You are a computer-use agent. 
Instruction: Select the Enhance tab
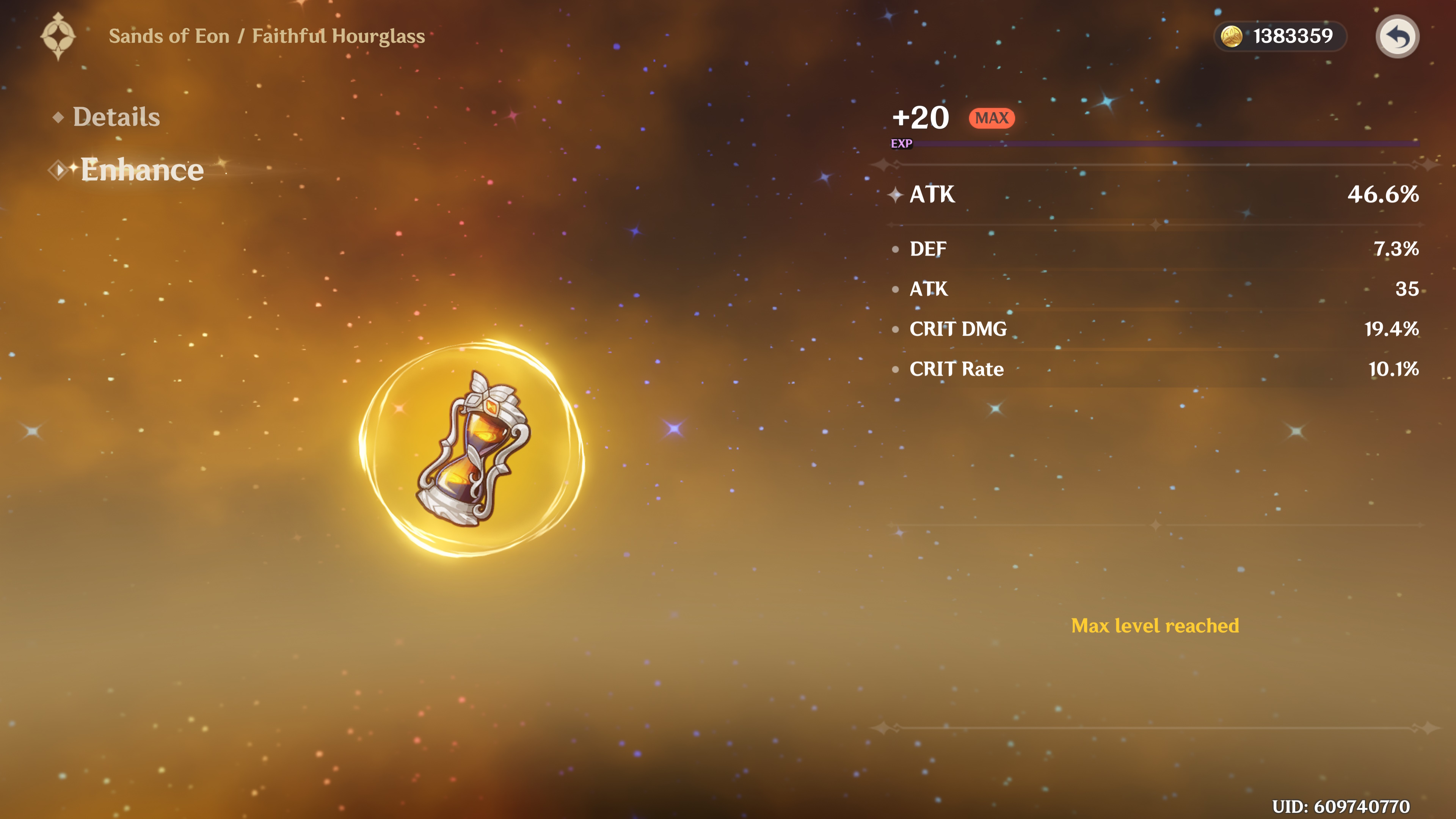click(141, 169)
